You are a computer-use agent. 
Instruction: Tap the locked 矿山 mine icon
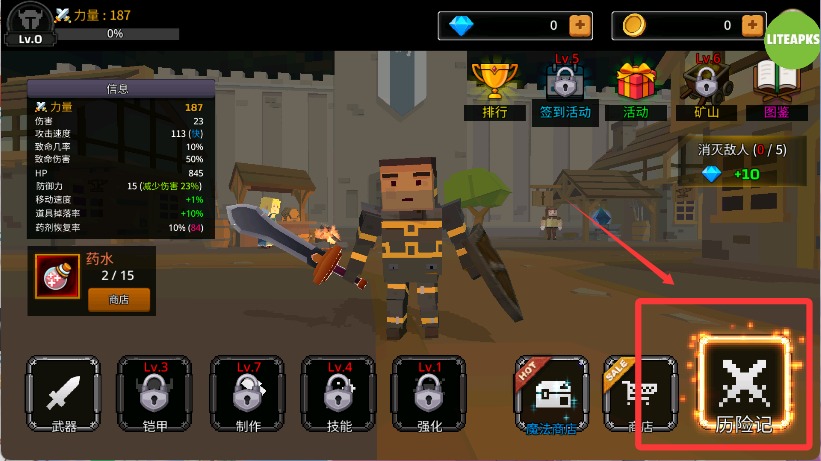point(707,88)
